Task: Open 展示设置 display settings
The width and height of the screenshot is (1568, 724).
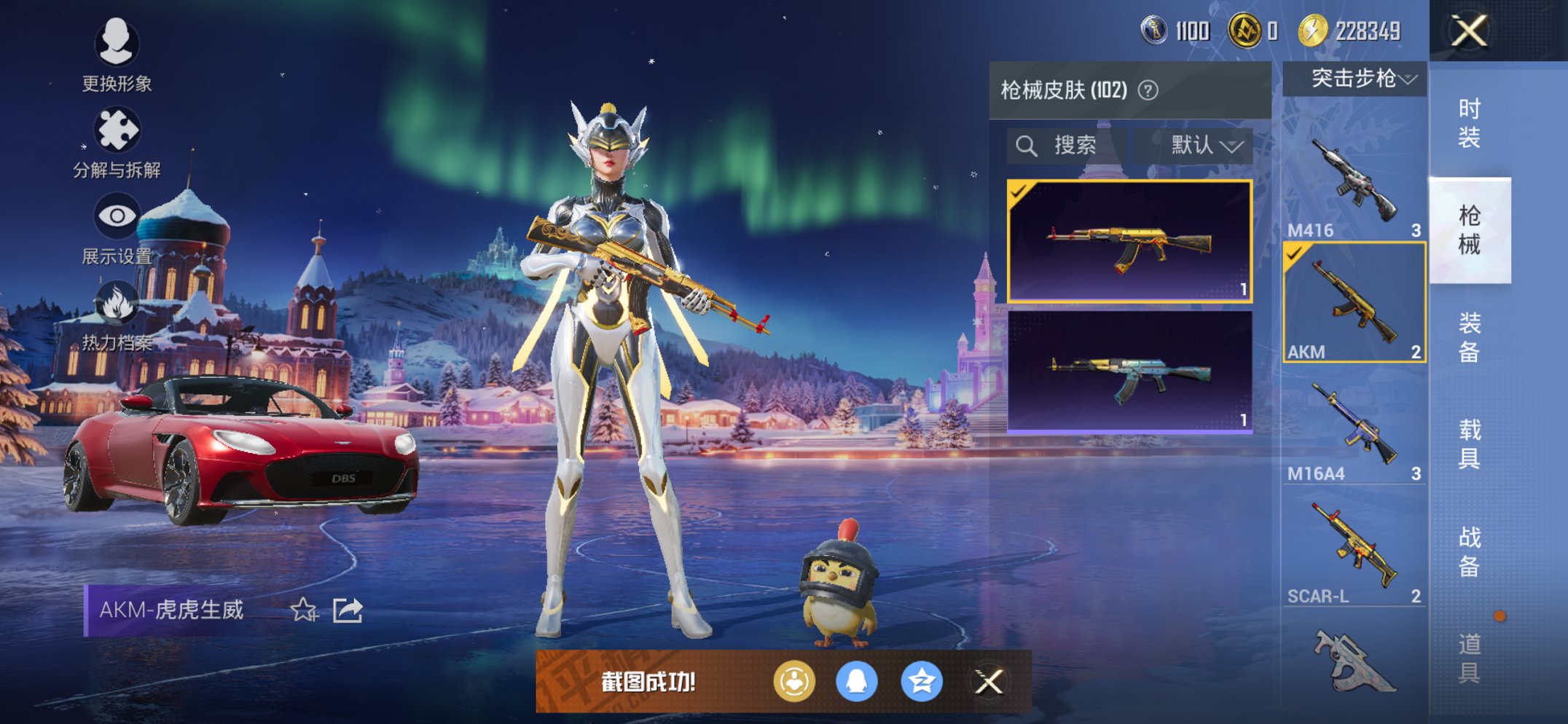Action: coord(117,216)
